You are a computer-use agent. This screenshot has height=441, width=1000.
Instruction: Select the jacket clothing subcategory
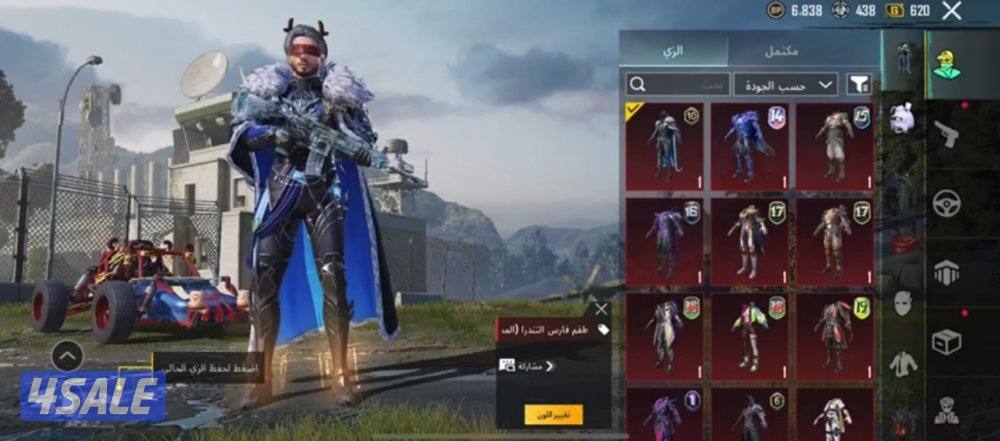coord(903,364)
